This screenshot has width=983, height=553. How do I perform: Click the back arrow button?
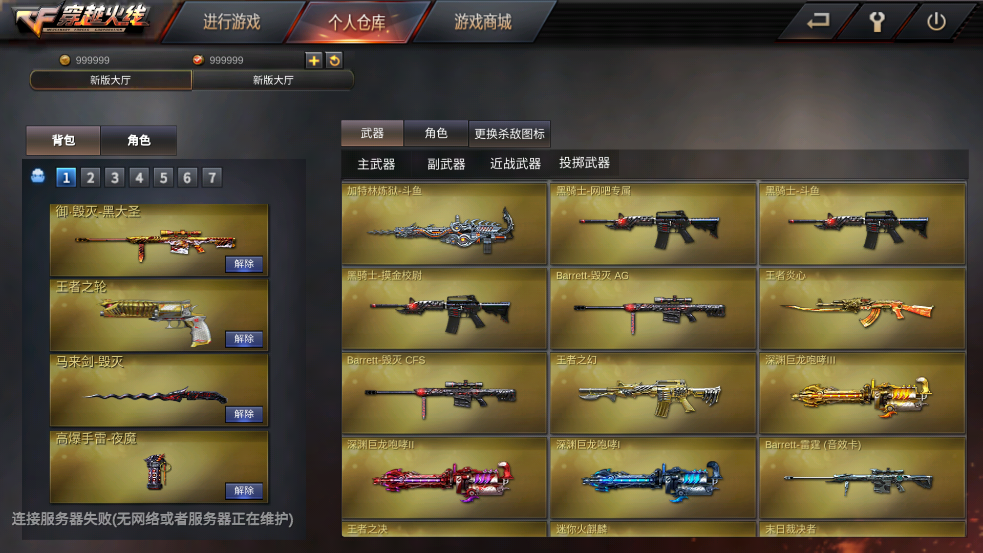coord(818,21)
